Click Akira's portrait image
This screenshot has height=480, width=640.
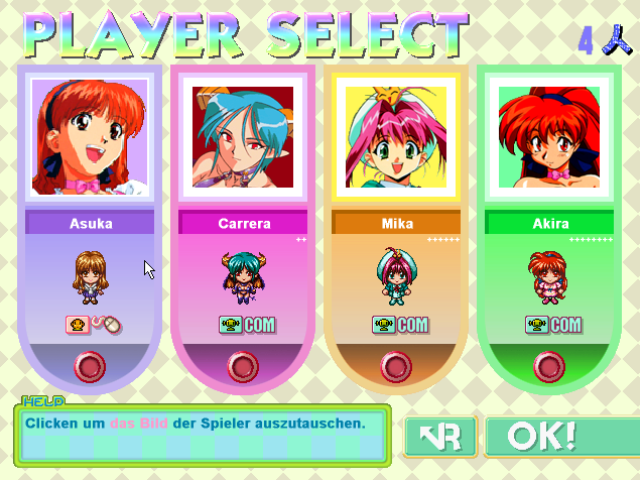pos(549,137)
